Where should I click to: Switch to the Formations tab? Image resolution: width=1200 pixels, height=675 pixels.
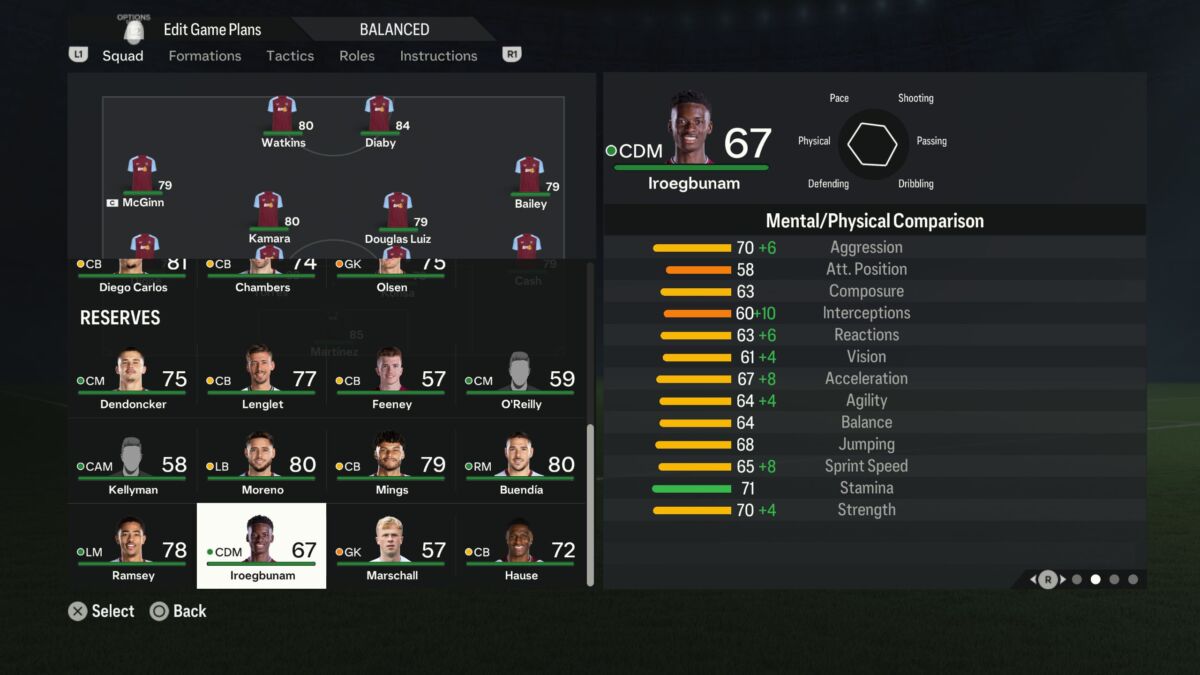pyautogui.click(x=204, y=56)
